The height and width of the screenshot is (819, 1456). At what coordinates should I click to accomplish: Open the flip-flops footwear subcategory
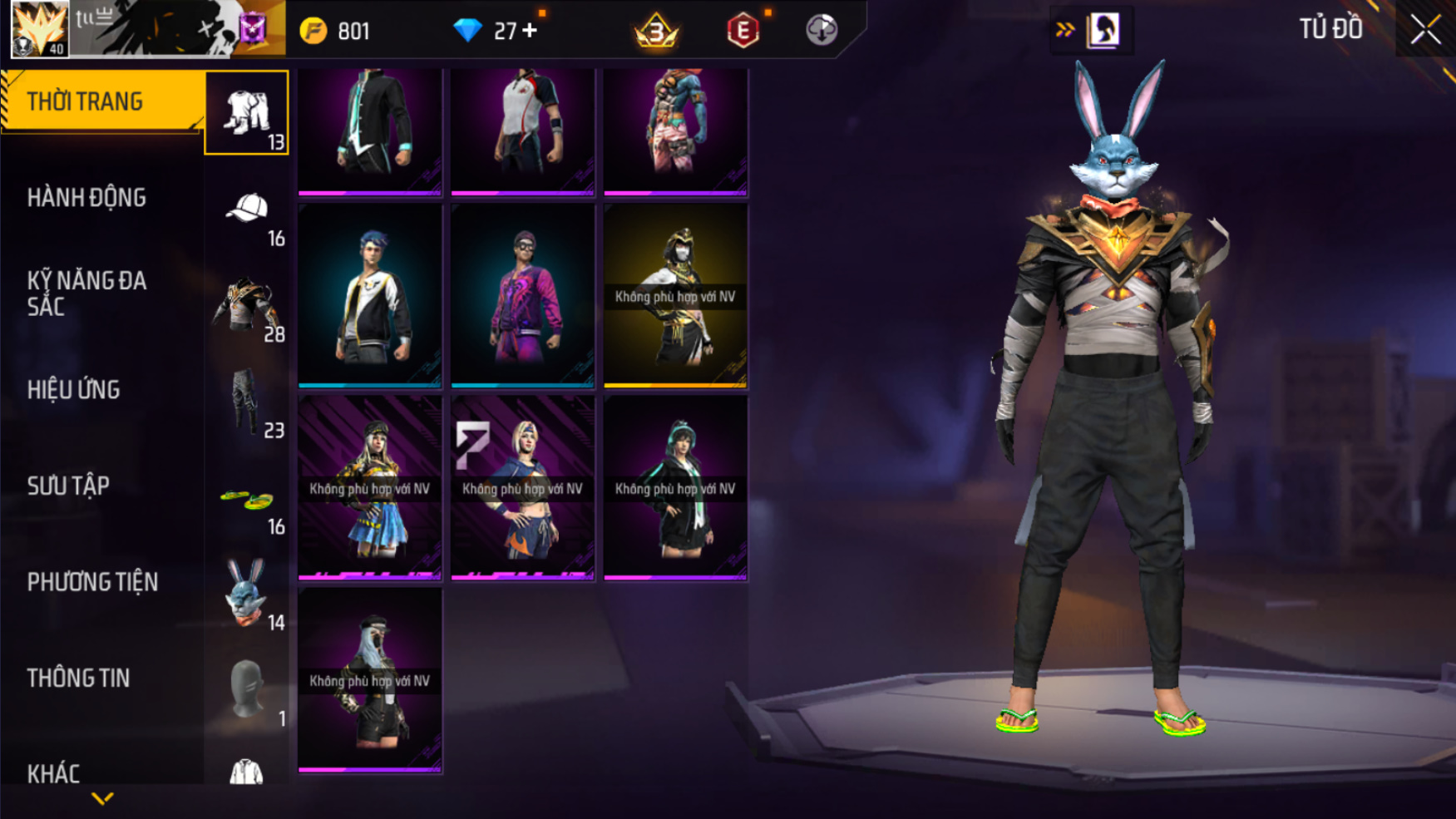coord(247,501)
